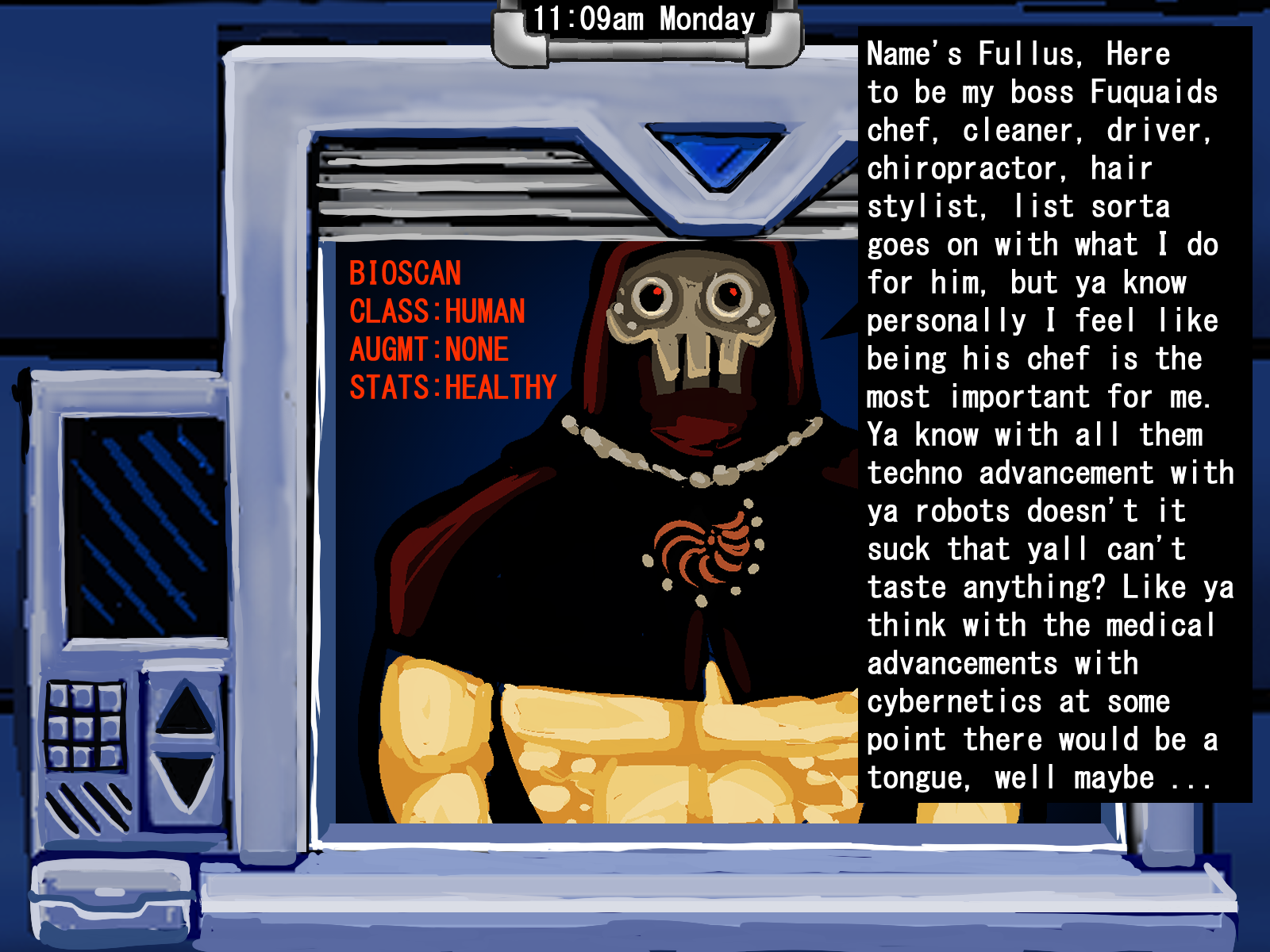The width and height of the screenshot is (1270, 952).
Task: Click the down arrow button on the console
Action: click(185, 780)
